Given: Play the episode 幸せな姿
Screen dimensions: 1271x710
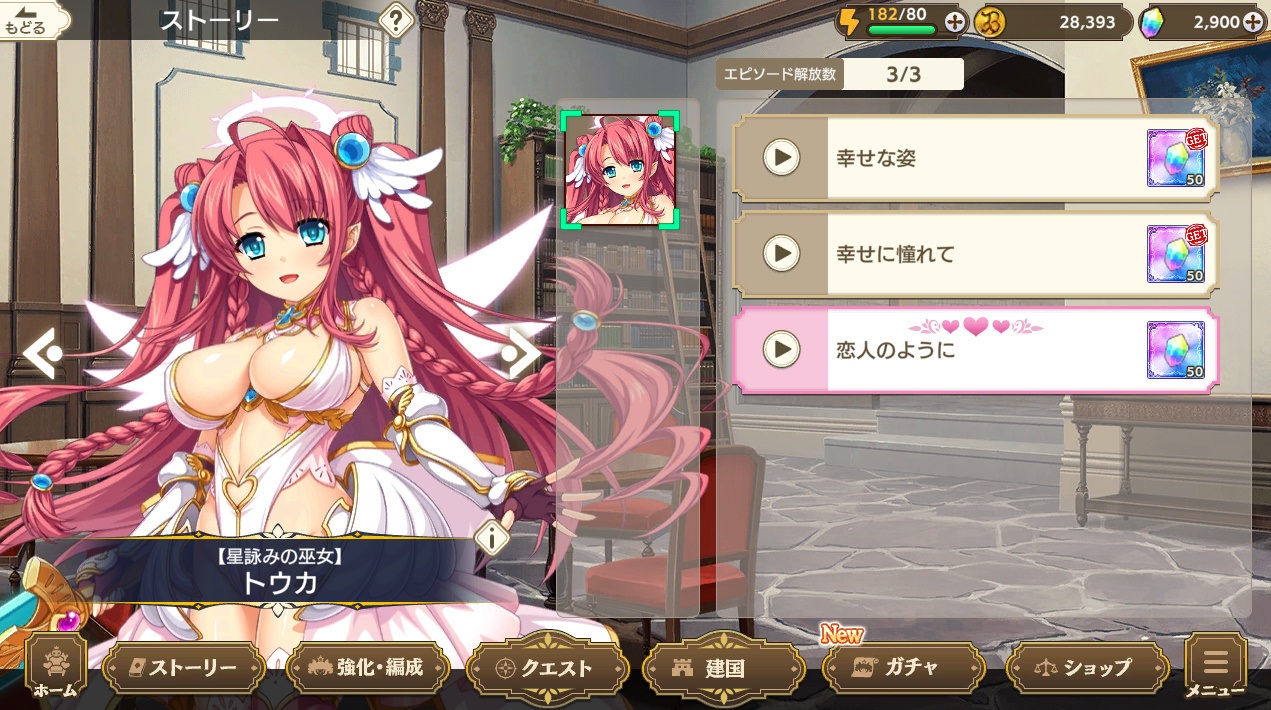Looking at the screenshot, I should click(781, 157).
